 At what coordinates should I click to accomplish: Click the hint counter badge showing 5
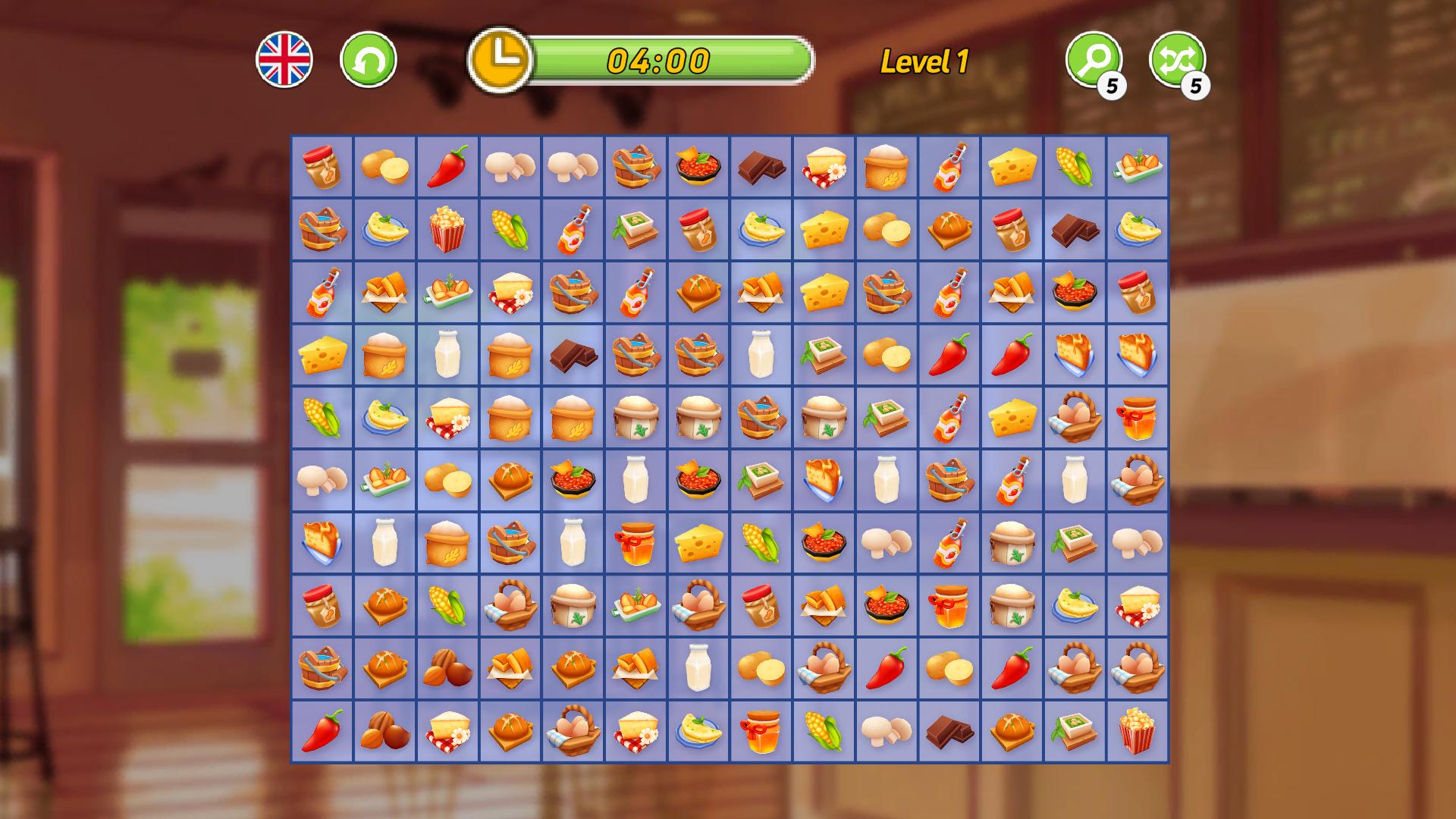click(1112, 86)
